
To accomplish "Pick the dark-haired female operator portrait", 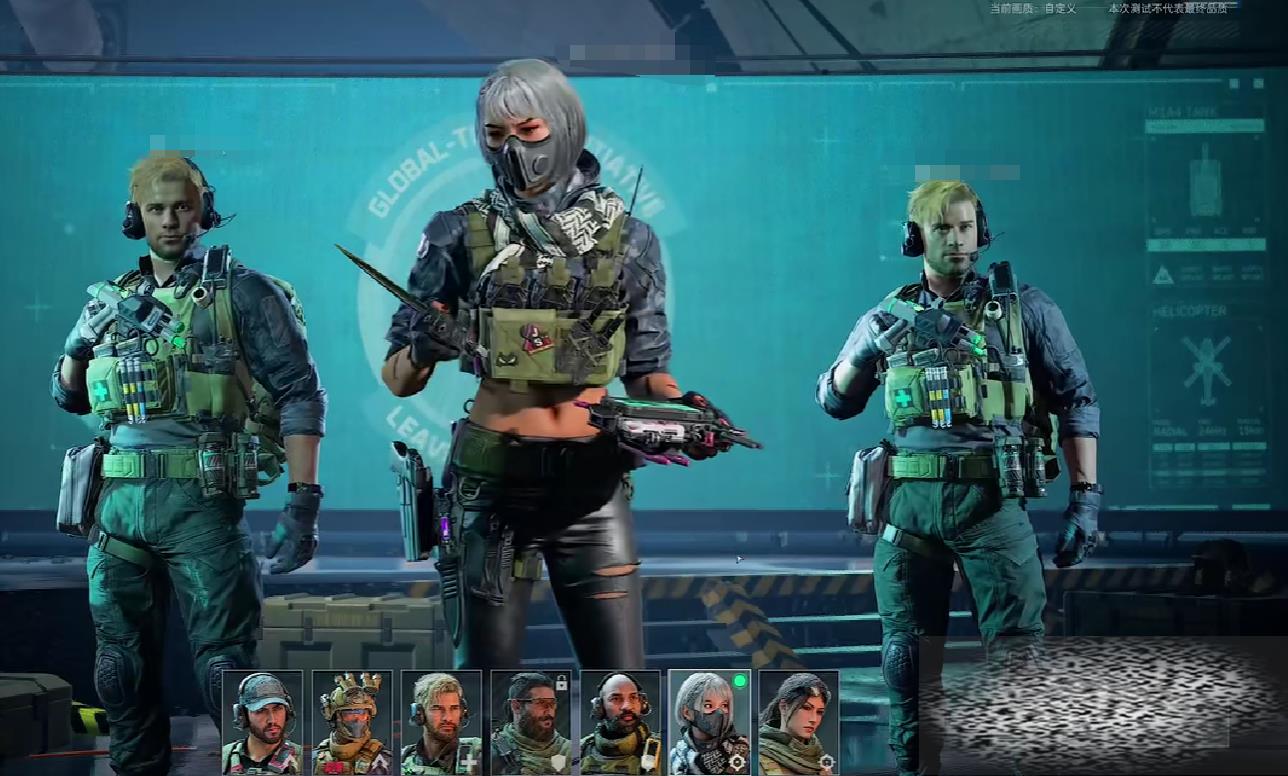I will pos(798,722).
